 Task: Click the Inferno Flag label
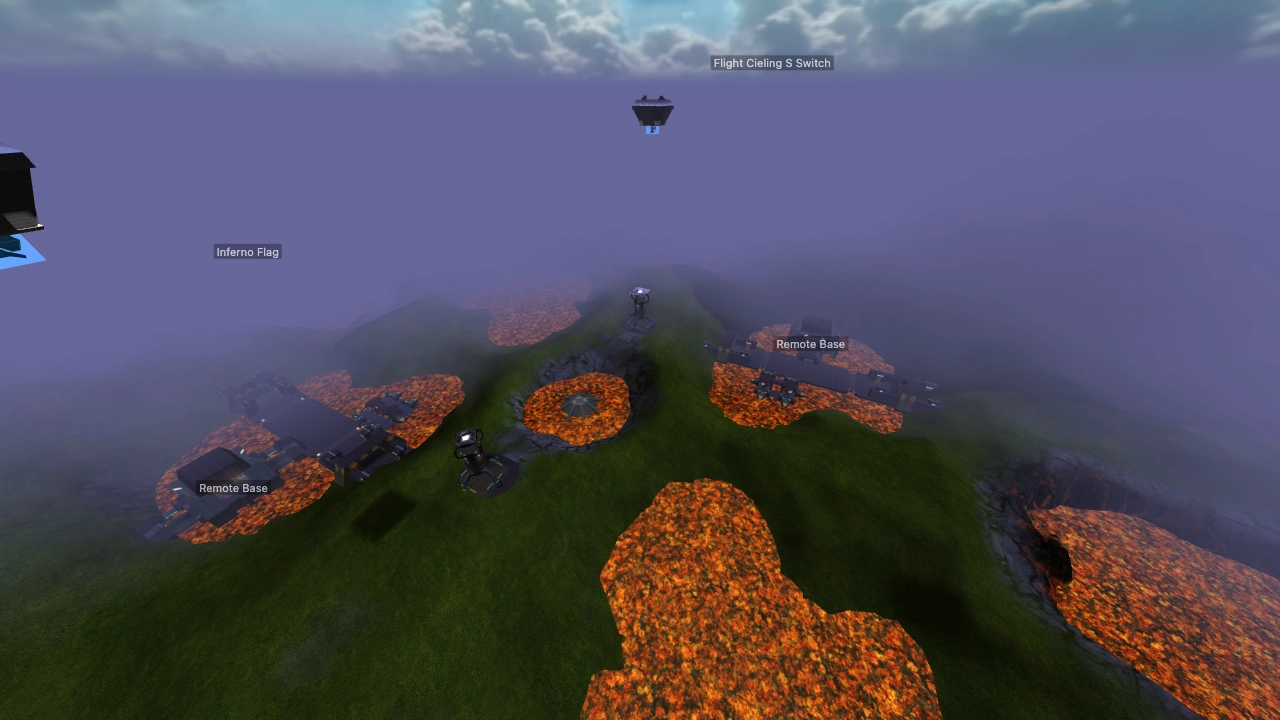click(248, 251)
